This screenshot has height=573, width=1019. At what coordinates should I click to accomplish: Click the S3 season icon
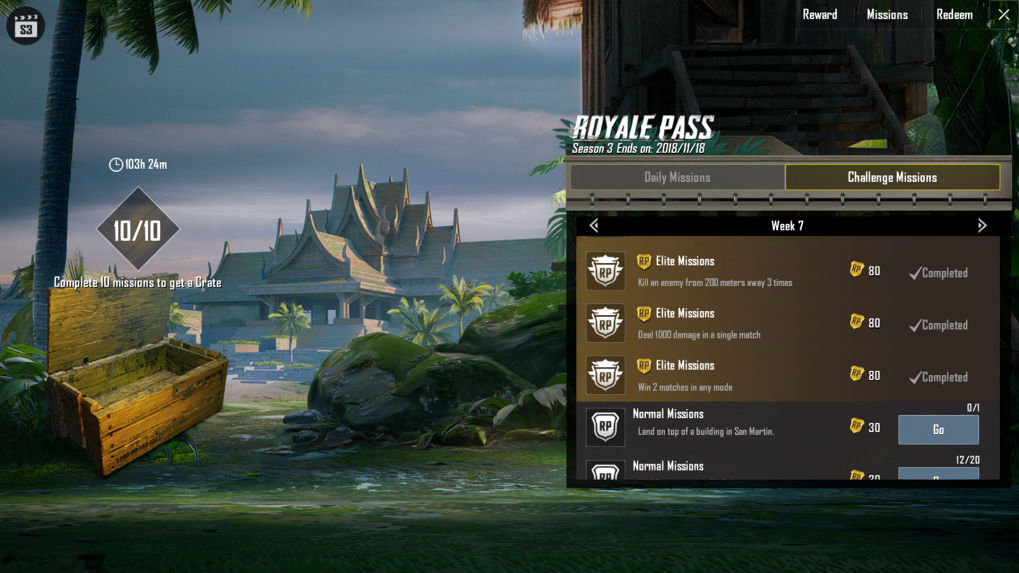(26, 27)
